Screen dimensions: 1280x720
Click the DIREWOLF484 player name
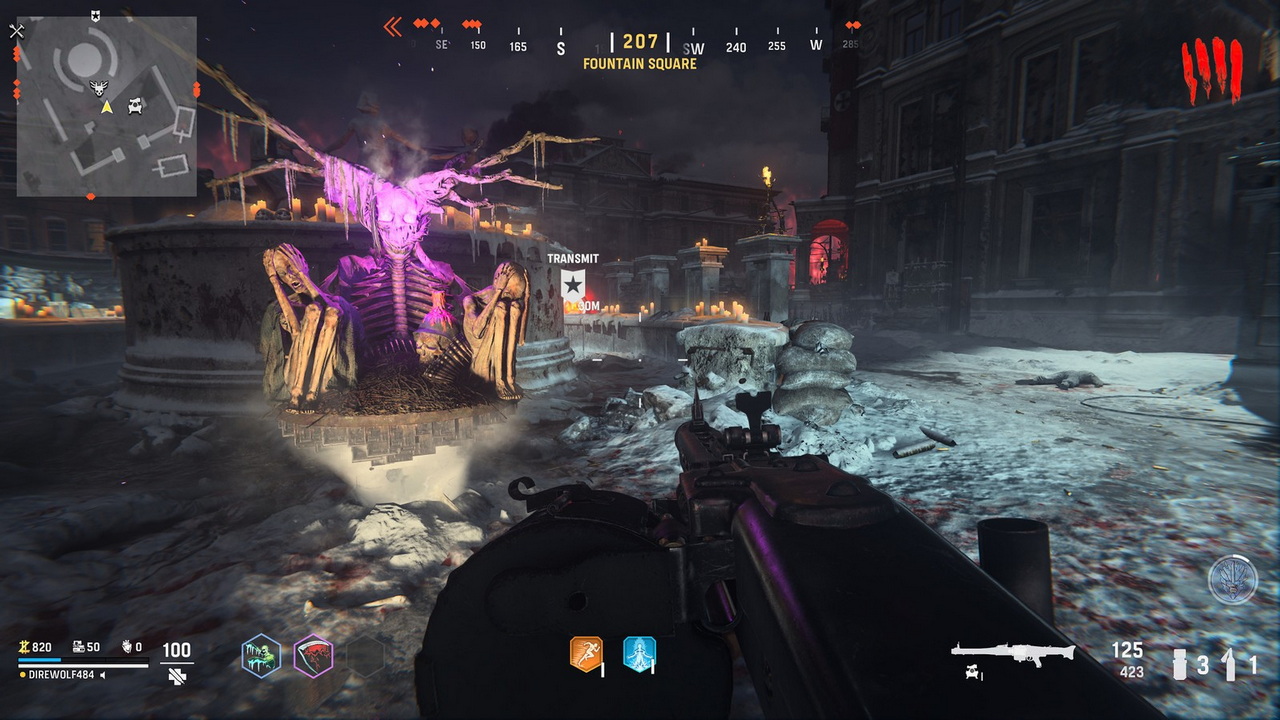click(x=63, y=675)
